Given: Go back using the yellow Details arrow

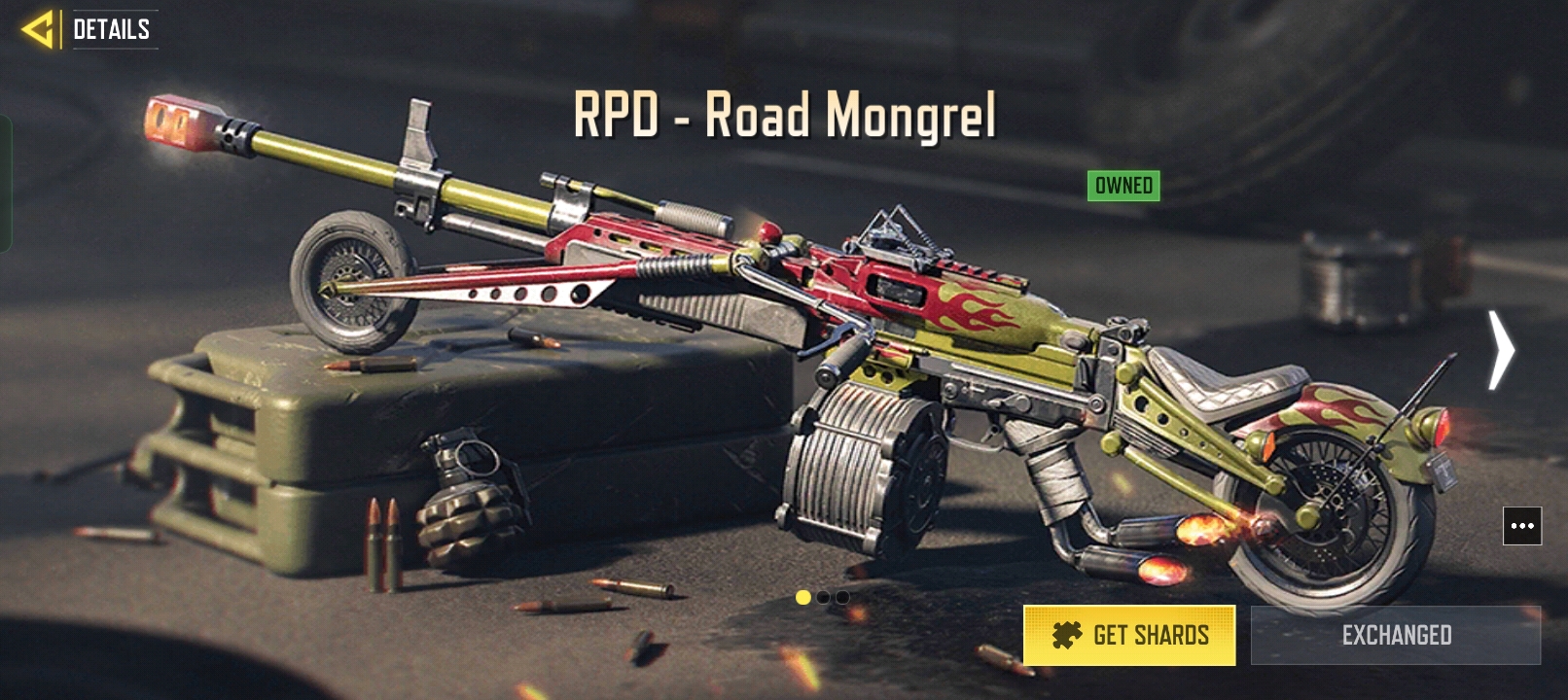Looking at the screenshot, I should coord(39,29).
